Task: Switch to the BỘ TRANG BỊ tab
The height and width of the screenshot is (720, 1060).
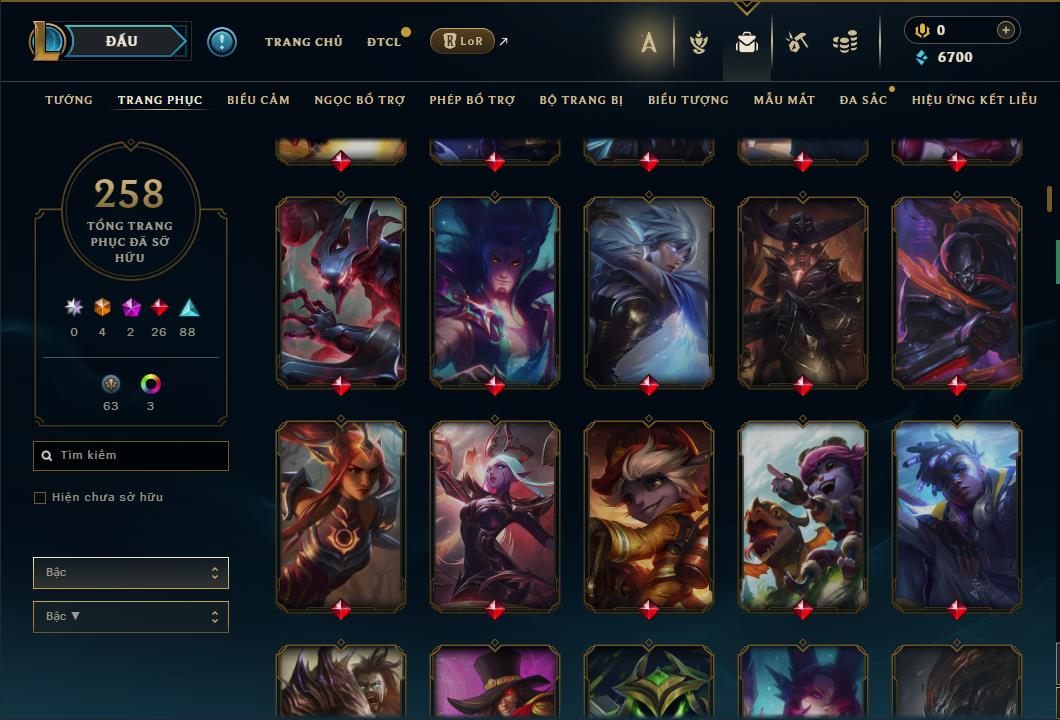Action: tap(581, 100)
